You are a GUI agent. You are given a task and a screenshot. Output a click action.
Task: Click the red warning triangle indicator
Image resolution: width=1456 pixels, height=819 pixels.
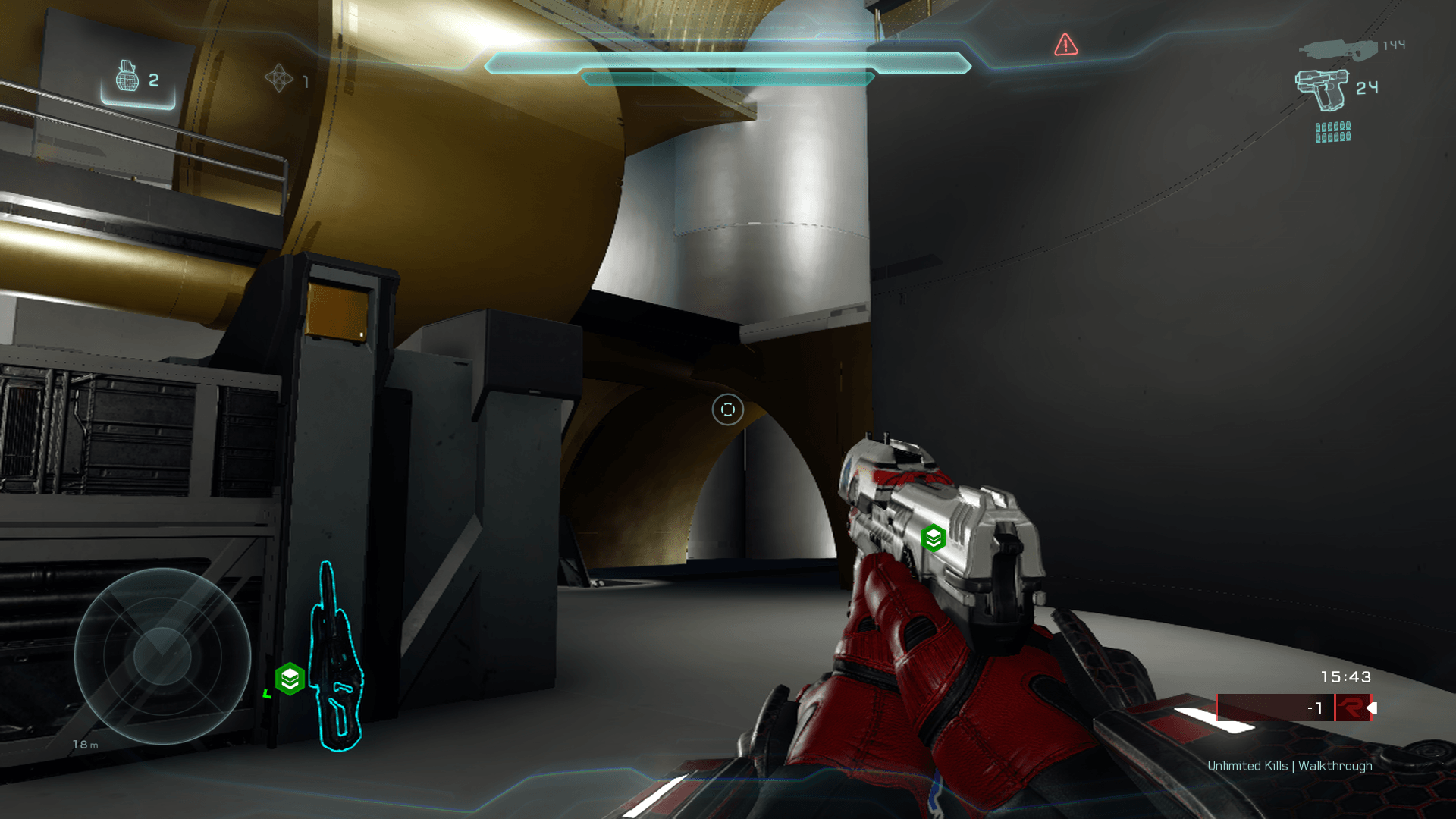point(1065,45)
